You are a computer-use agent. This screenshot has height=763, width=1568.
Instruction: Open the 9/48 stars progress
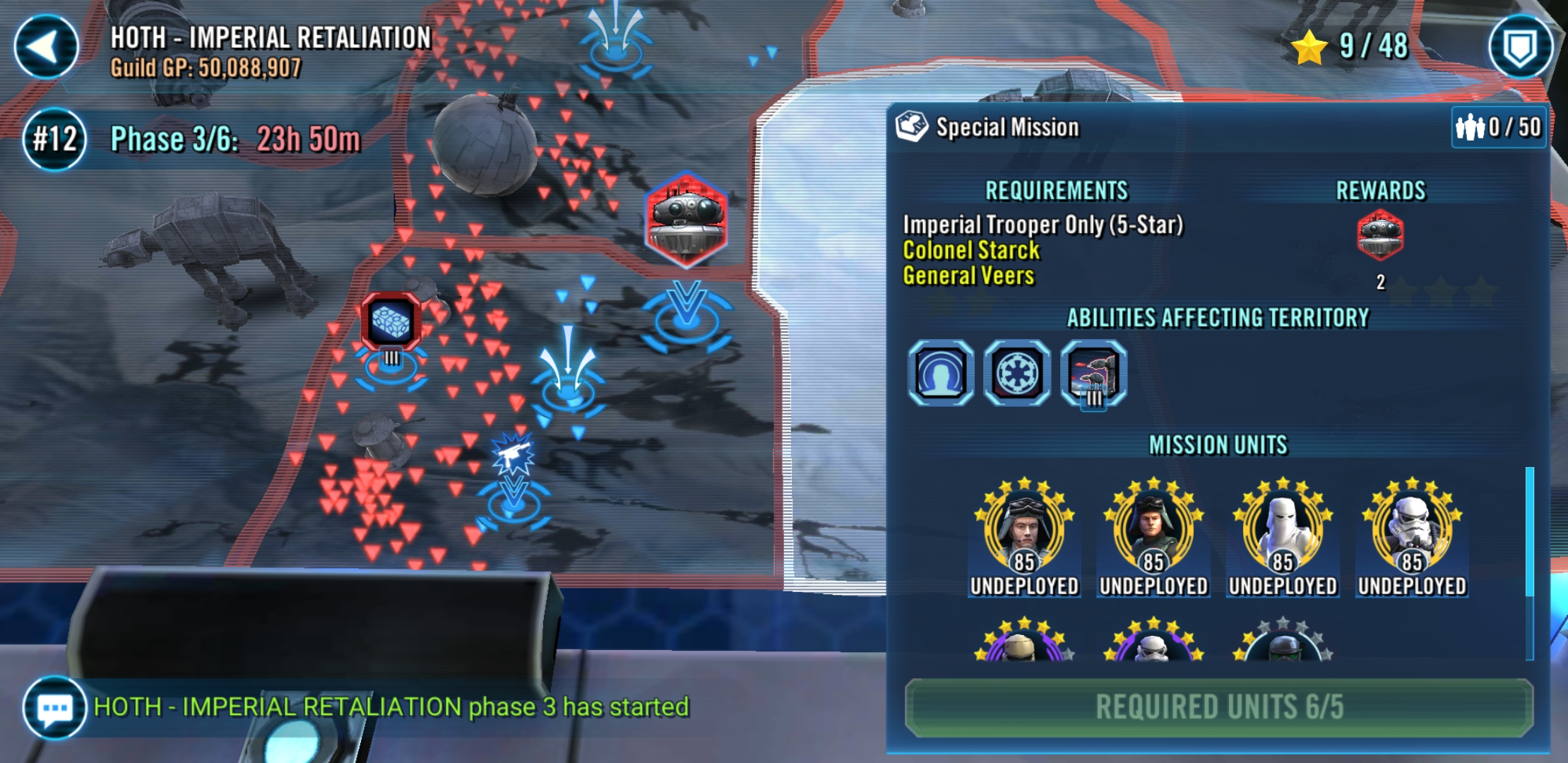1350,47
